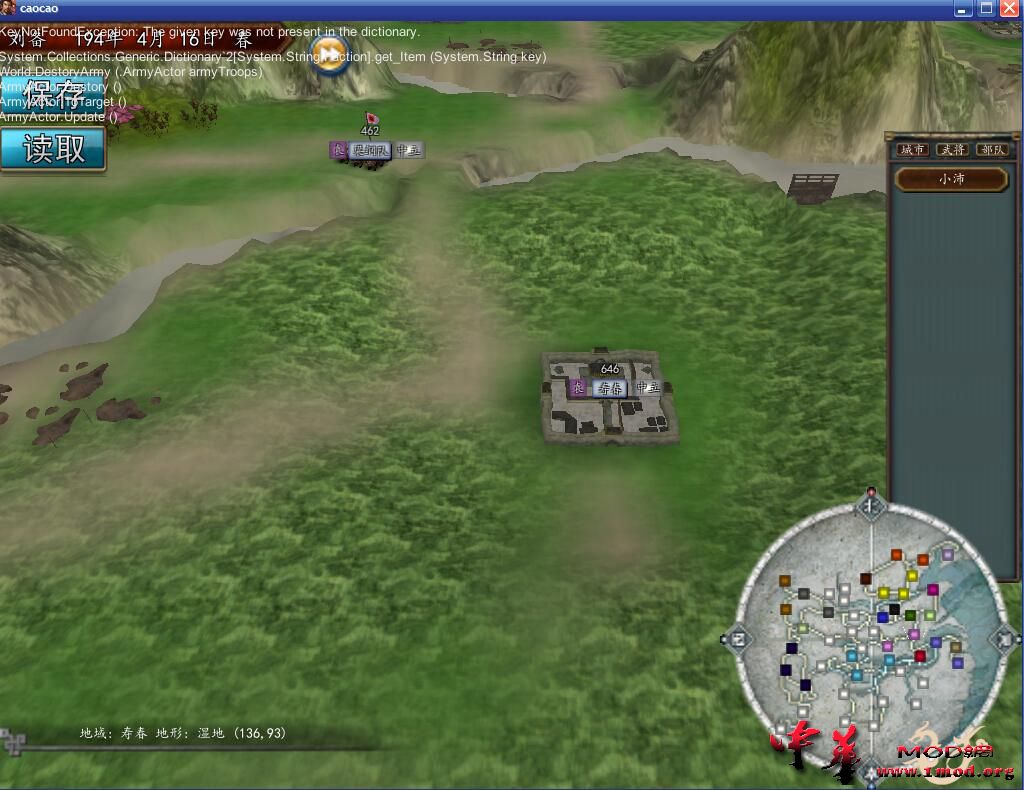Click the 保存 save button

point(53,92)
